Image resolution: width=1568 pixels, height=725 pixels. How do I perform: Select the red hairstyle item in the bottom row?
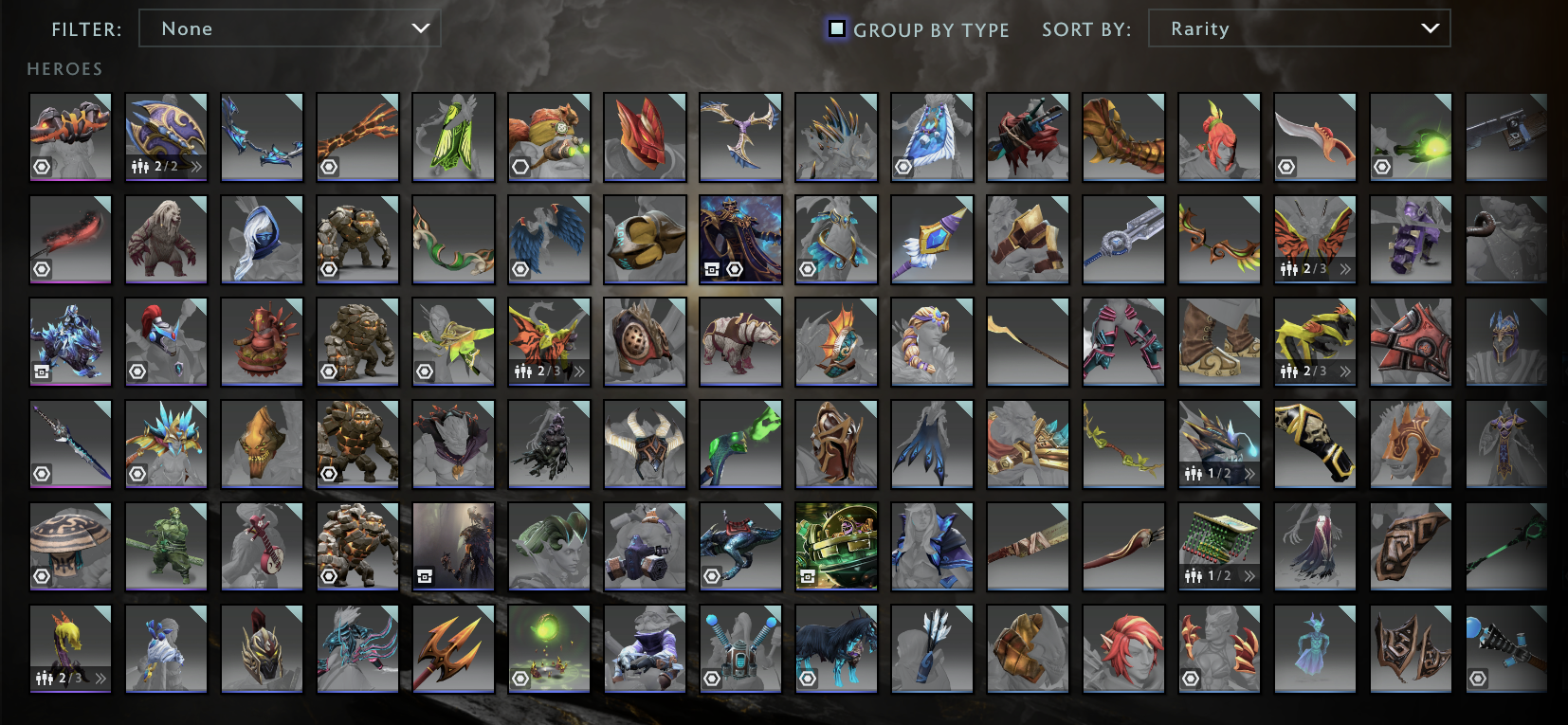coord(1122,649)
